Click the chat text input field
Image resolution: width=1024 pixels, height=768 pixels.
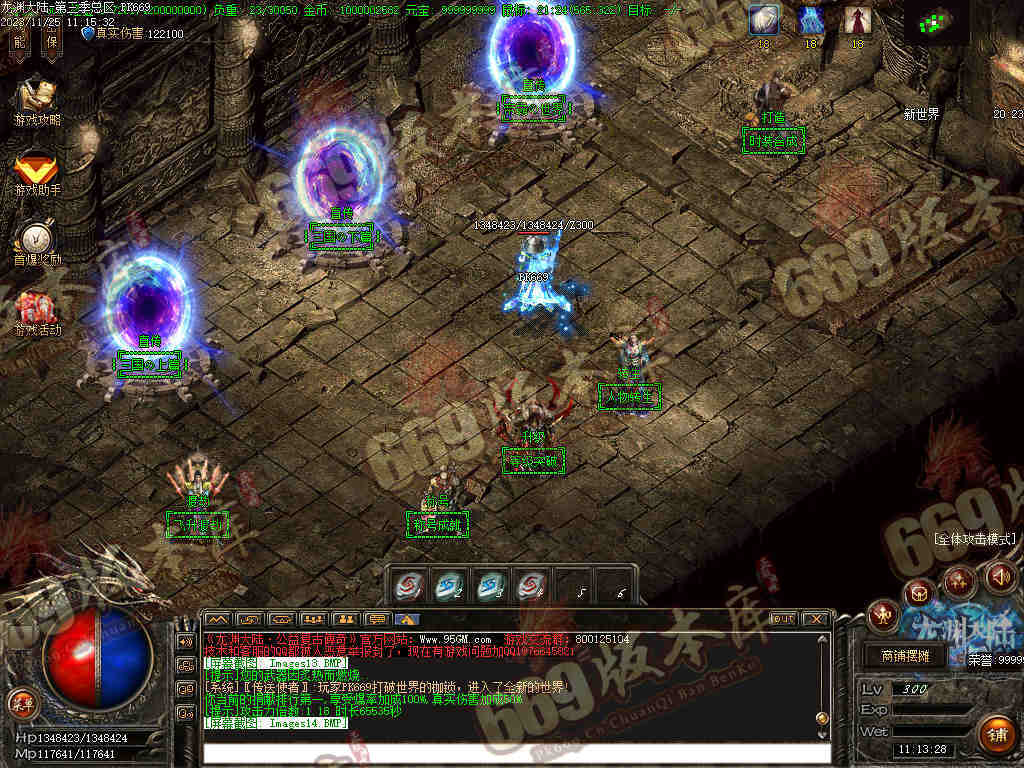516,752
